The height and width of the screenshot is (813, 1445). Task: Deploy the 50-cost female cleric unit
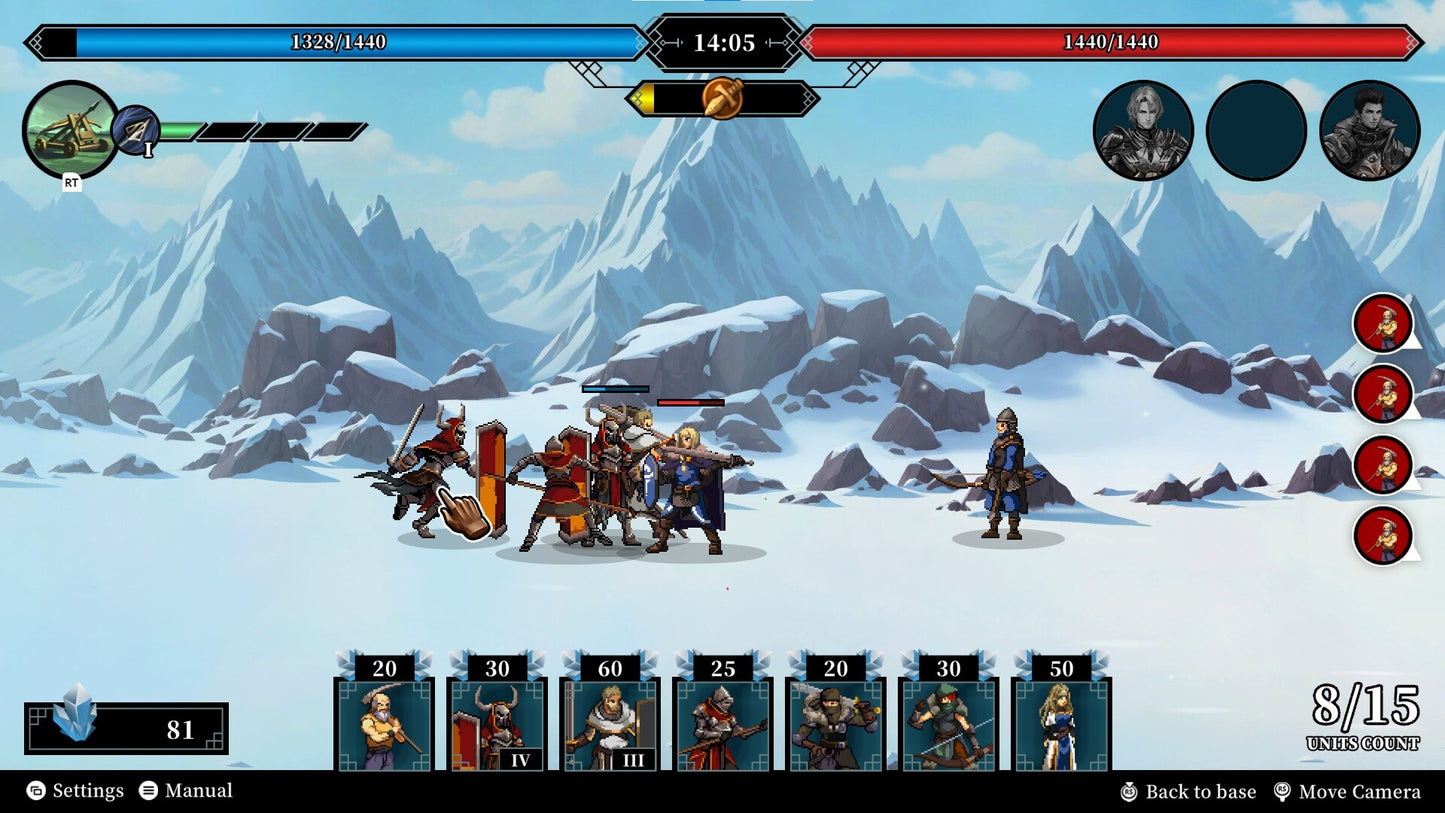[x=1062, y=725]
